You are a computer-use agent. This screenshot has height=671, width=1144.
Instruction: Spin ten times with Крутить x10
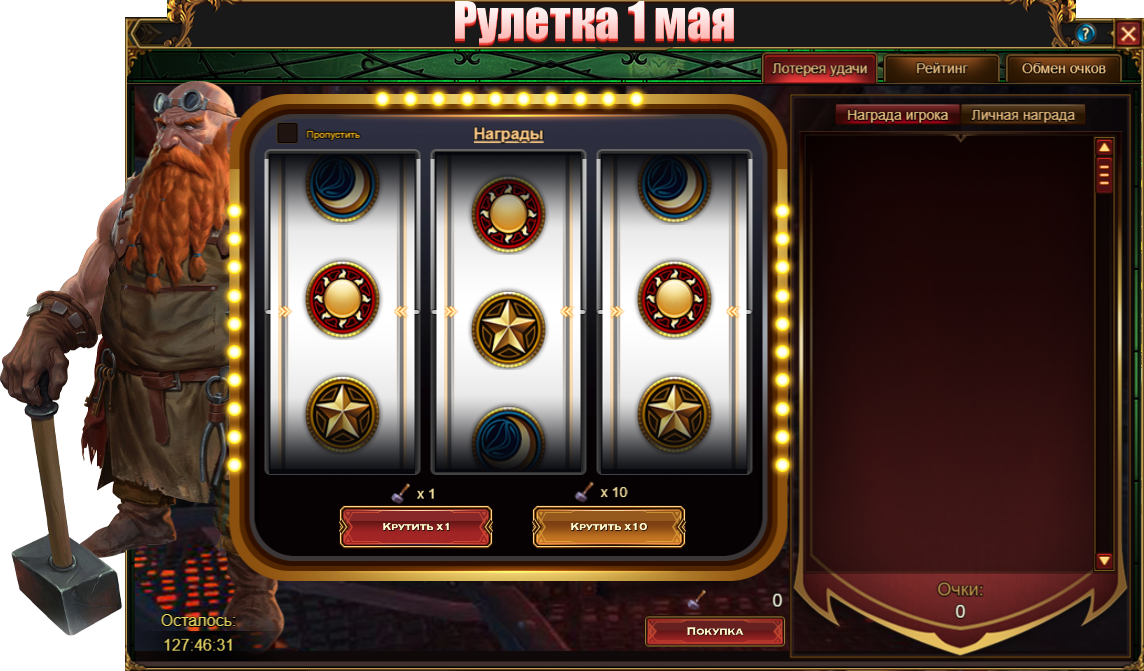[609, 526]
